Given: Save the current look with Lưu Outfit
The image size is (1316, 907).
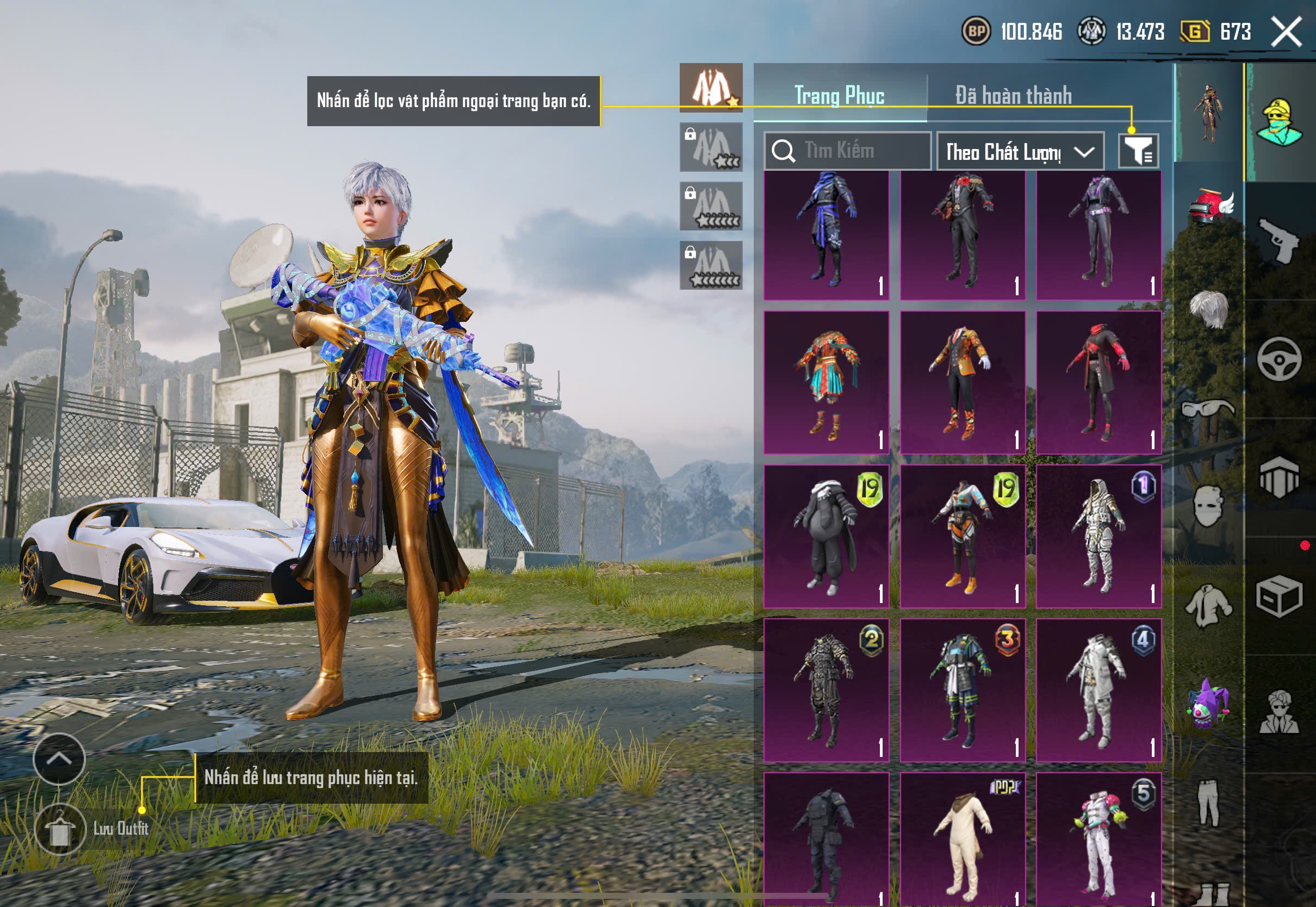Looking at the screenshot, I should [x=60, y=829].
